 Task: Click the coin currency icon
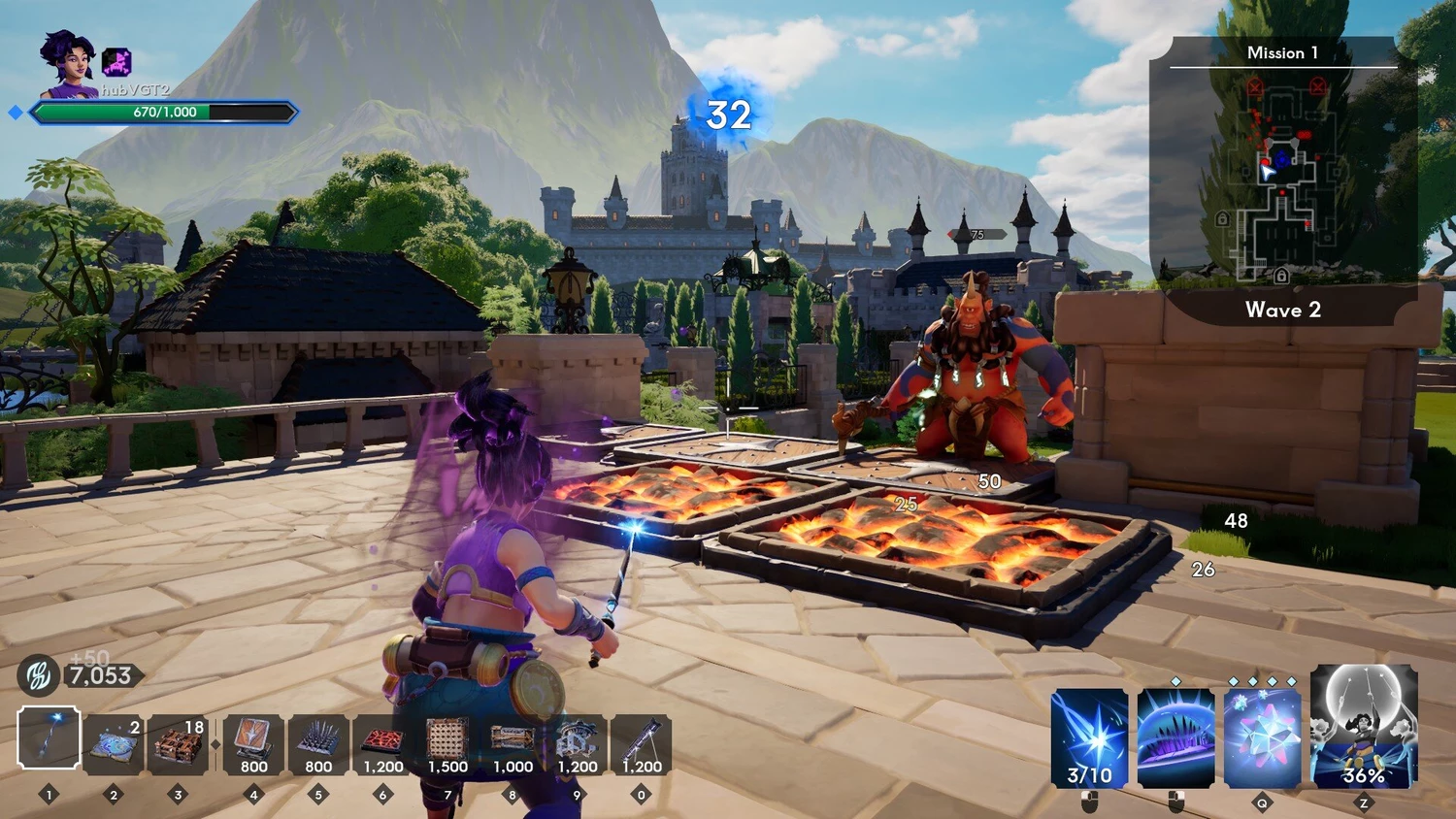[38, 675]
